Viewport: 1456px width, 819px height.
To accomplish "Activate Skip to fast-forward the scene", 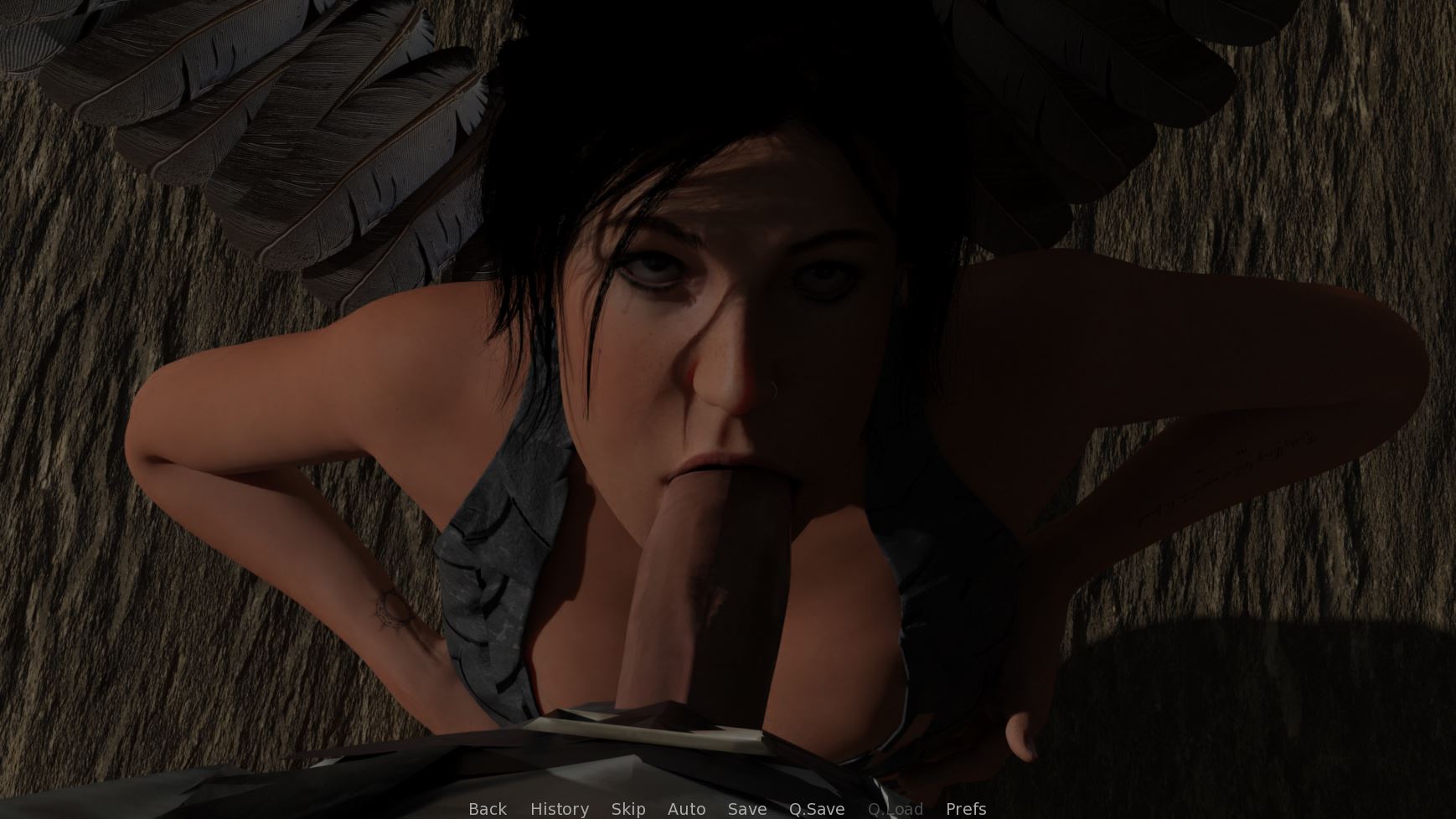I will point(629,809).
